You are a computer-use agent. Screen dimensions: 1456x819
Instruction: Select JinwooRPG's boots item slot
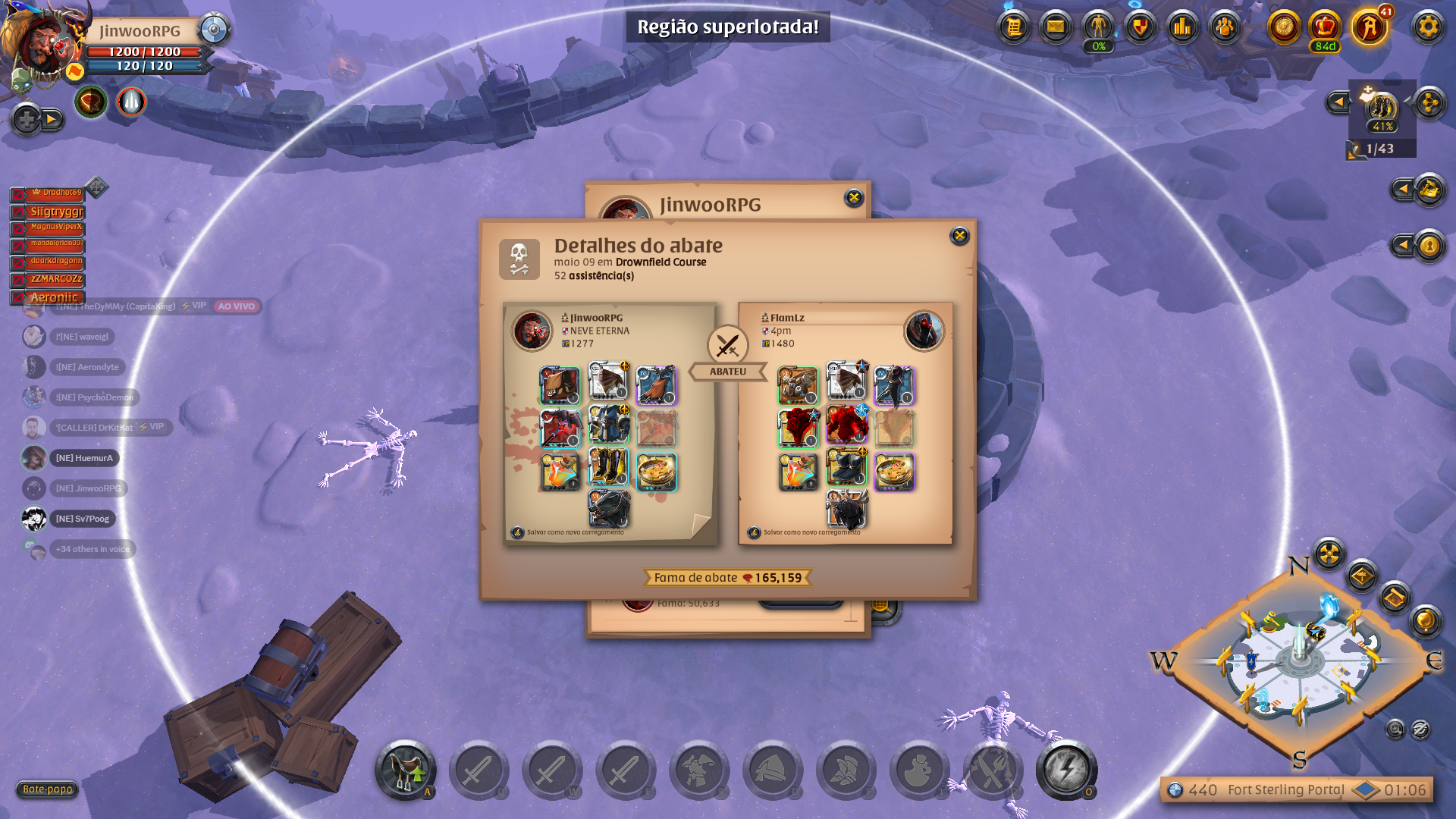pyautogui.click(x=608, y=467)
